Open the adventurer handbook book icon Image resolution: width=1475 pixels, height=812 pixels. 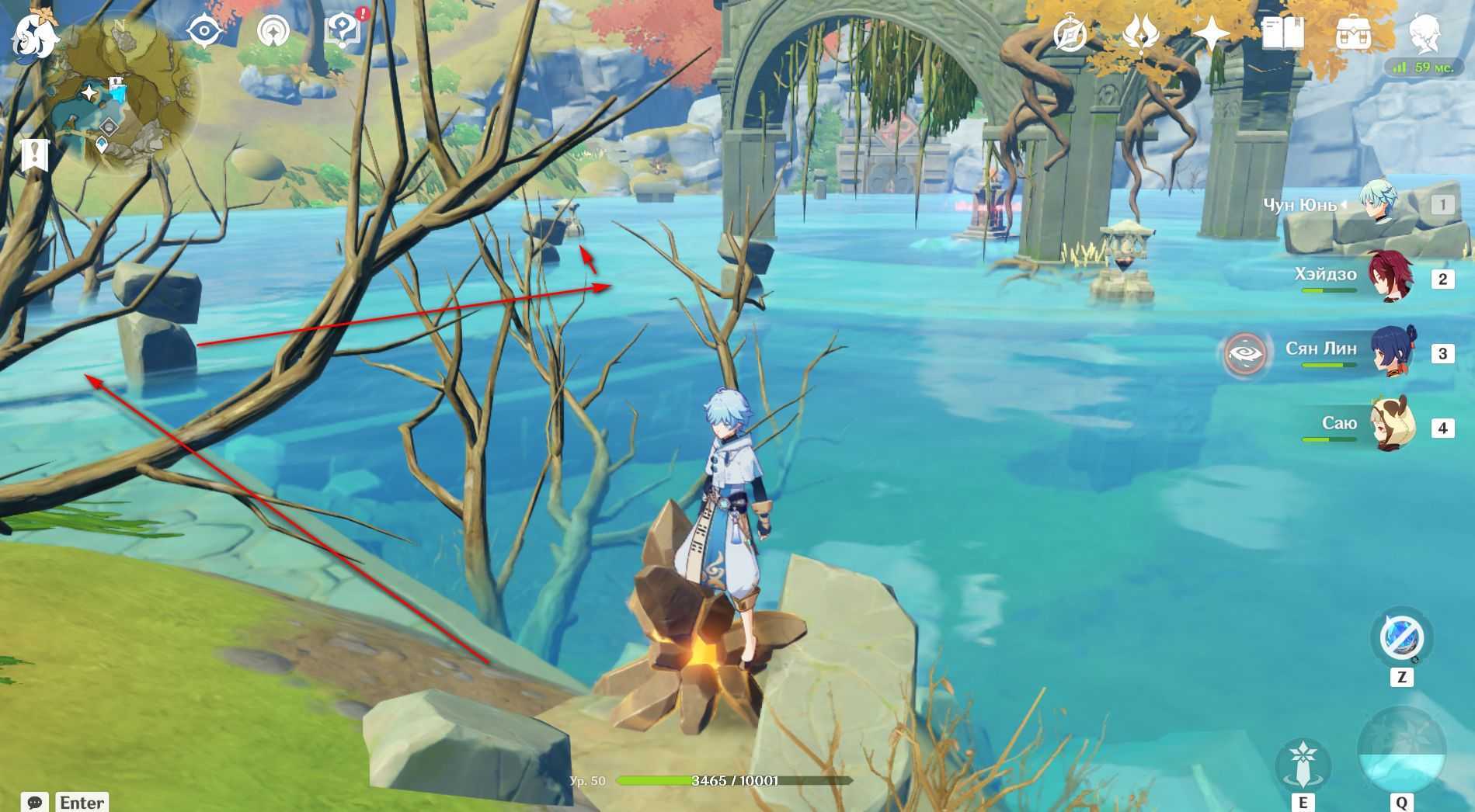[x=1282, y=34]
